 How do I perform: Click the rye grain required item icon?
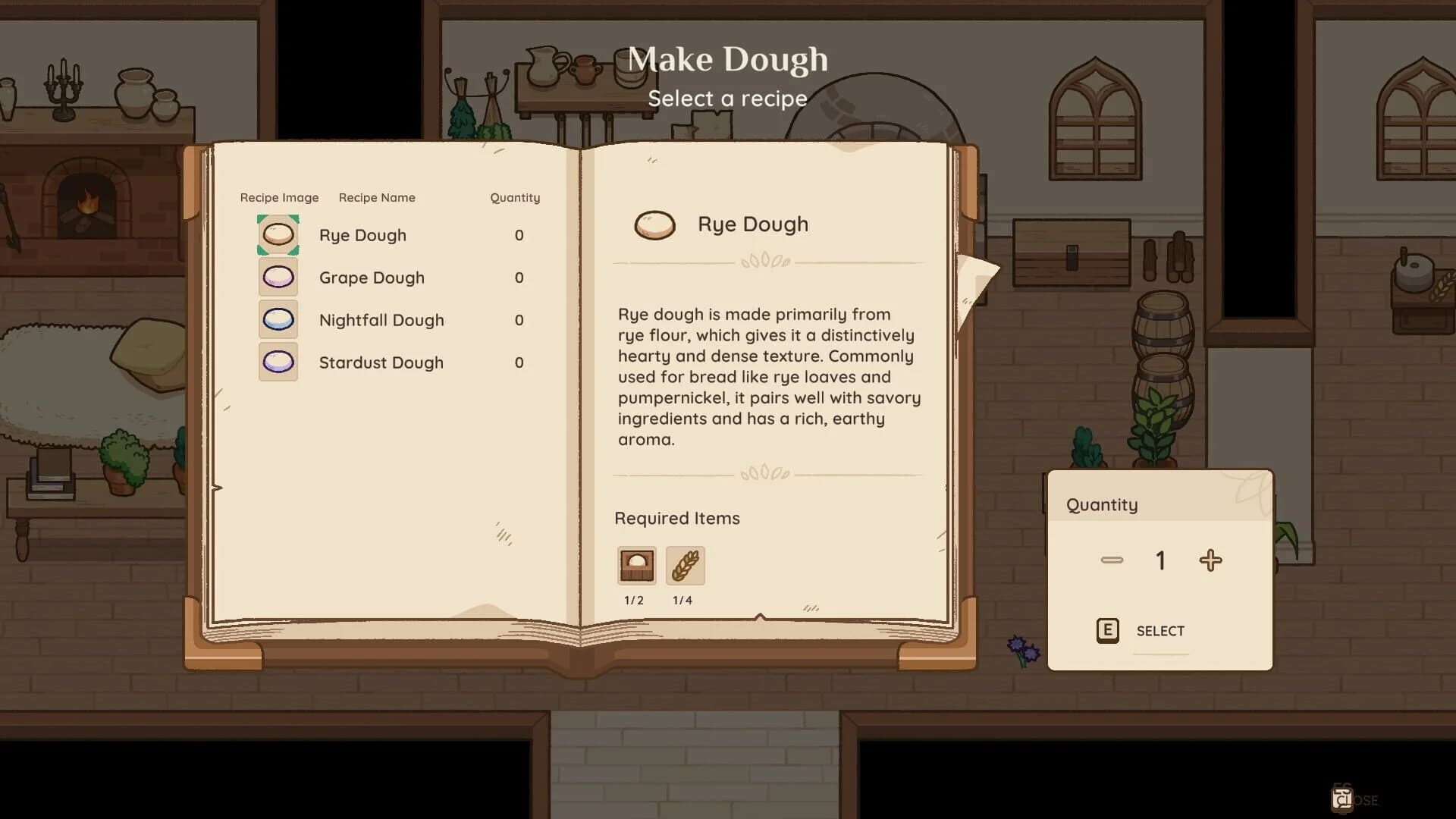click(683, 565)
